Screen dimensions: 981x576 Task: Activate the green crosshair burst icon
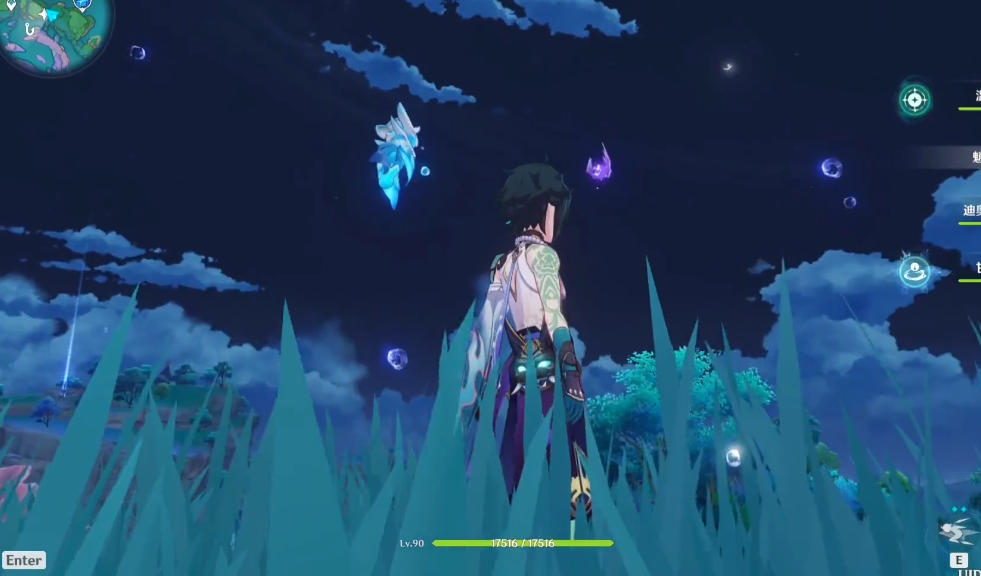tap(914, 99)
